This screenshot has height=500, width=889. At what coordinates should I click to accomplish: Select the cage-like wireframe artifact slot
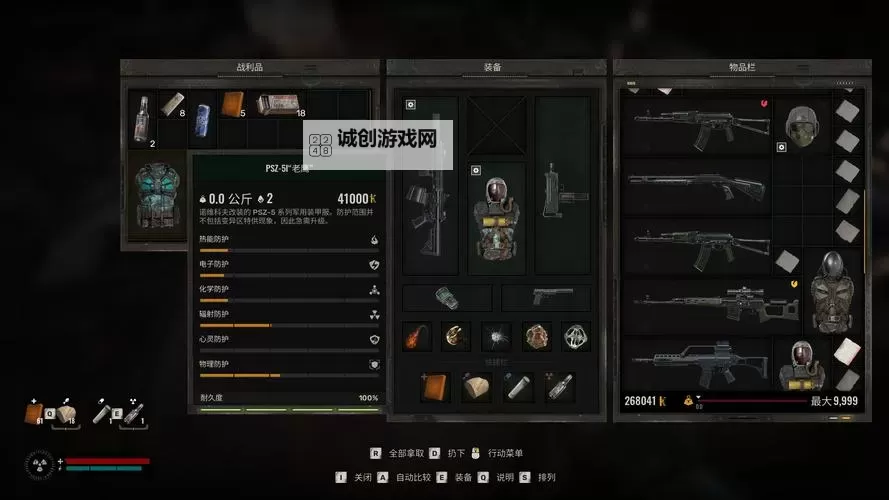click(575, 336)
